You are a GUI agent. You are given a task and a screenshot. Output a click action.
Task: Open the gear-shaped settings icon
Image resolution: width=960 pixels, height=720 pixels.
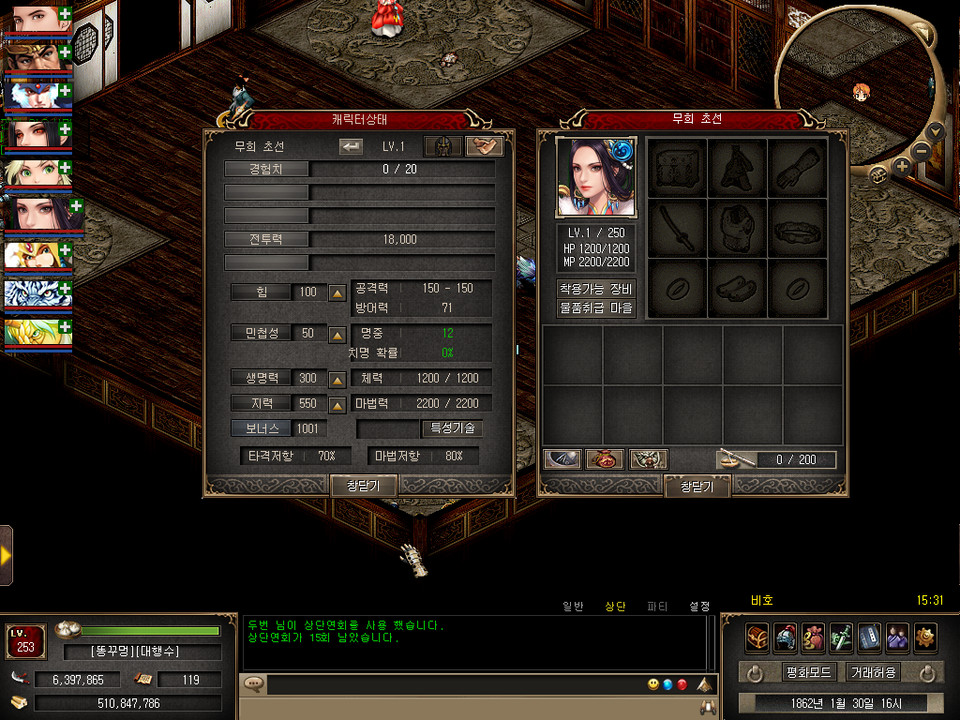click(x=925, y=637)
